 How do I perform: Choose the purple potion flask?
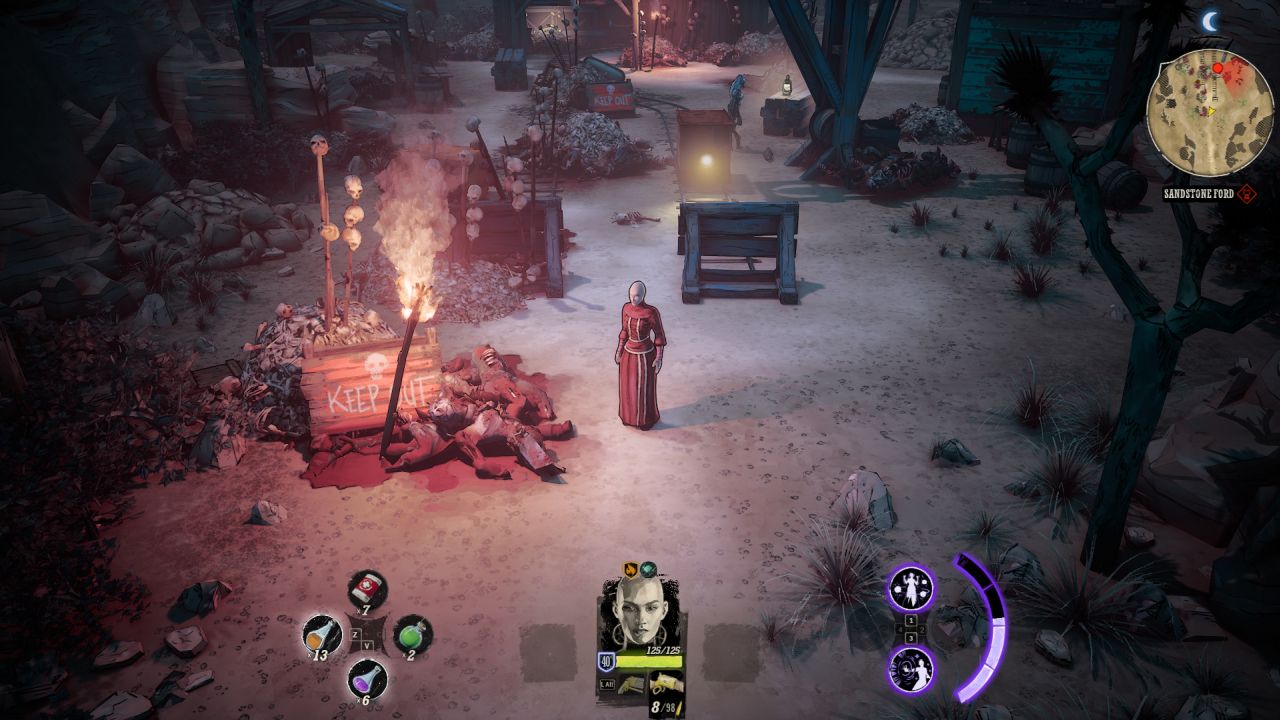(x=367, y=679)
